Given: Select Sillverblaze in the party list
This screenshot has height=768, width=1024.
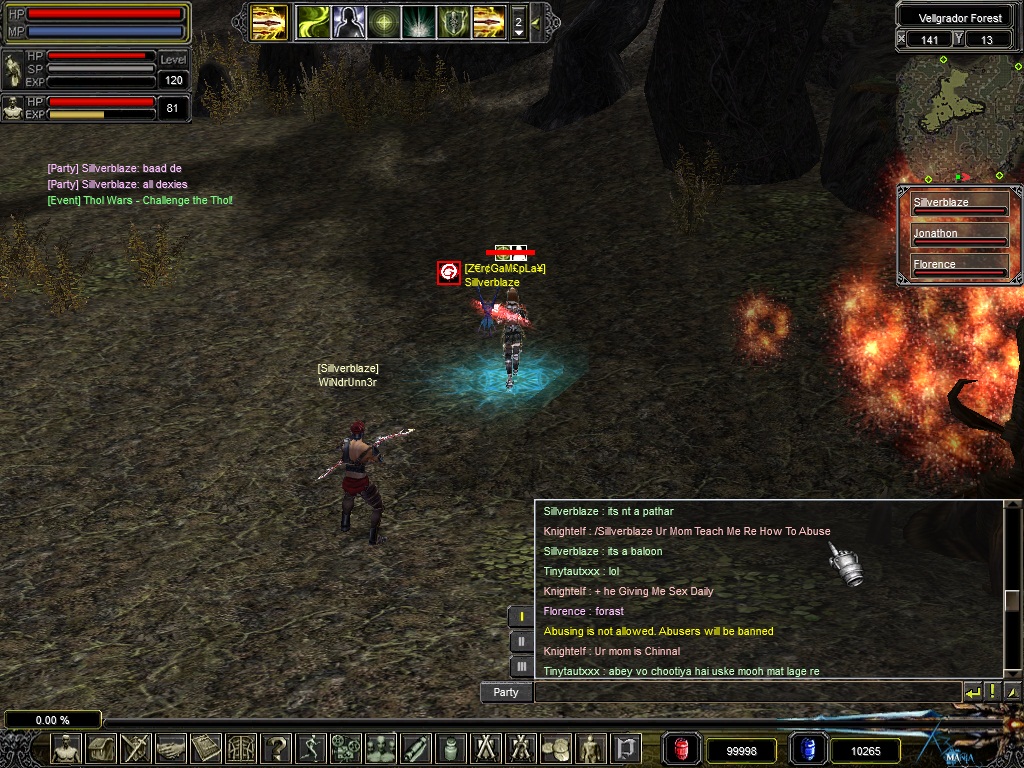Looking at the screenshot, I should (x=959, y=205).
